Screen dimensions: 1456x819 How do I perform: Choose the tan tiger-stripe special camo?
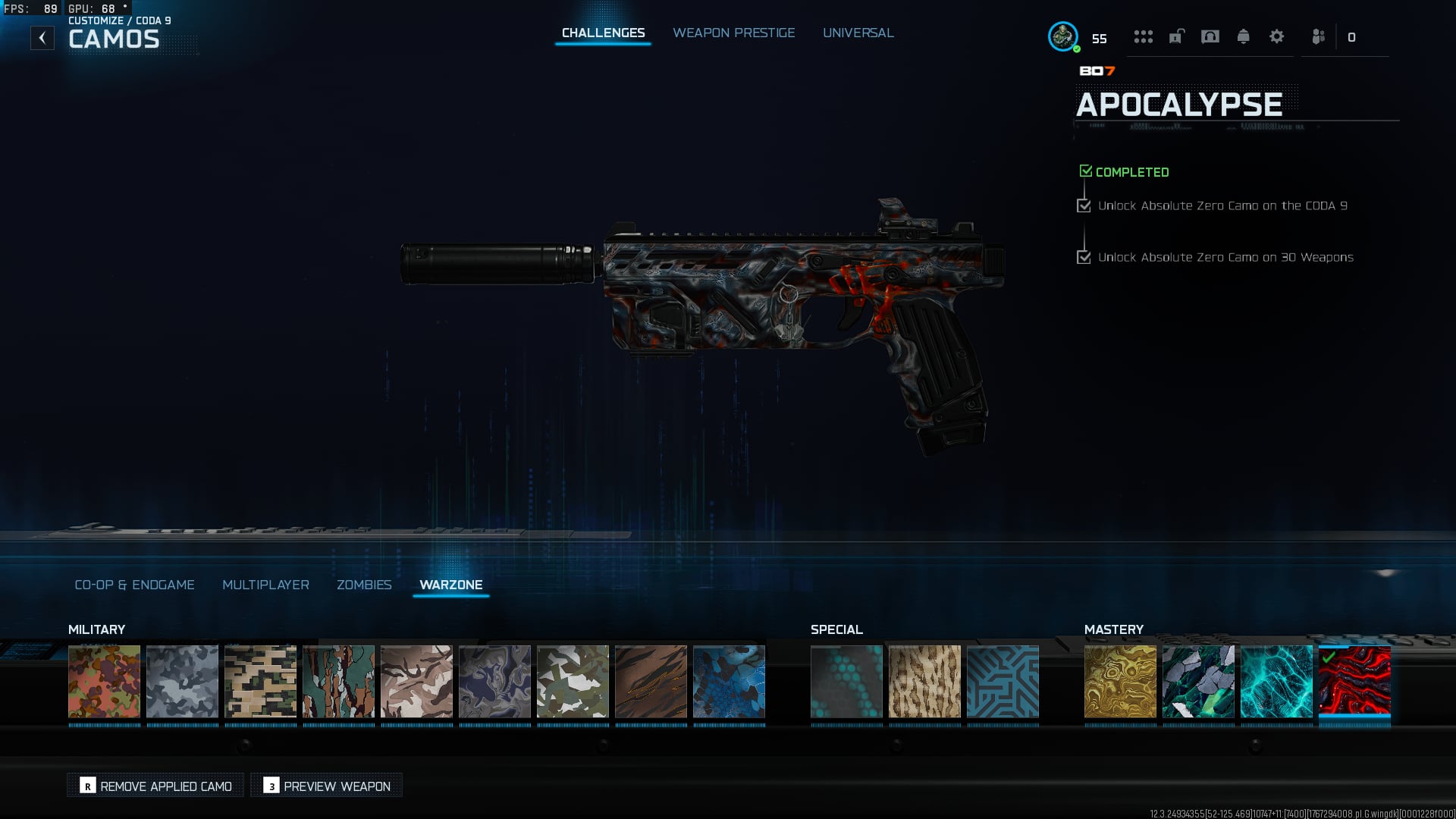(924, 681)
